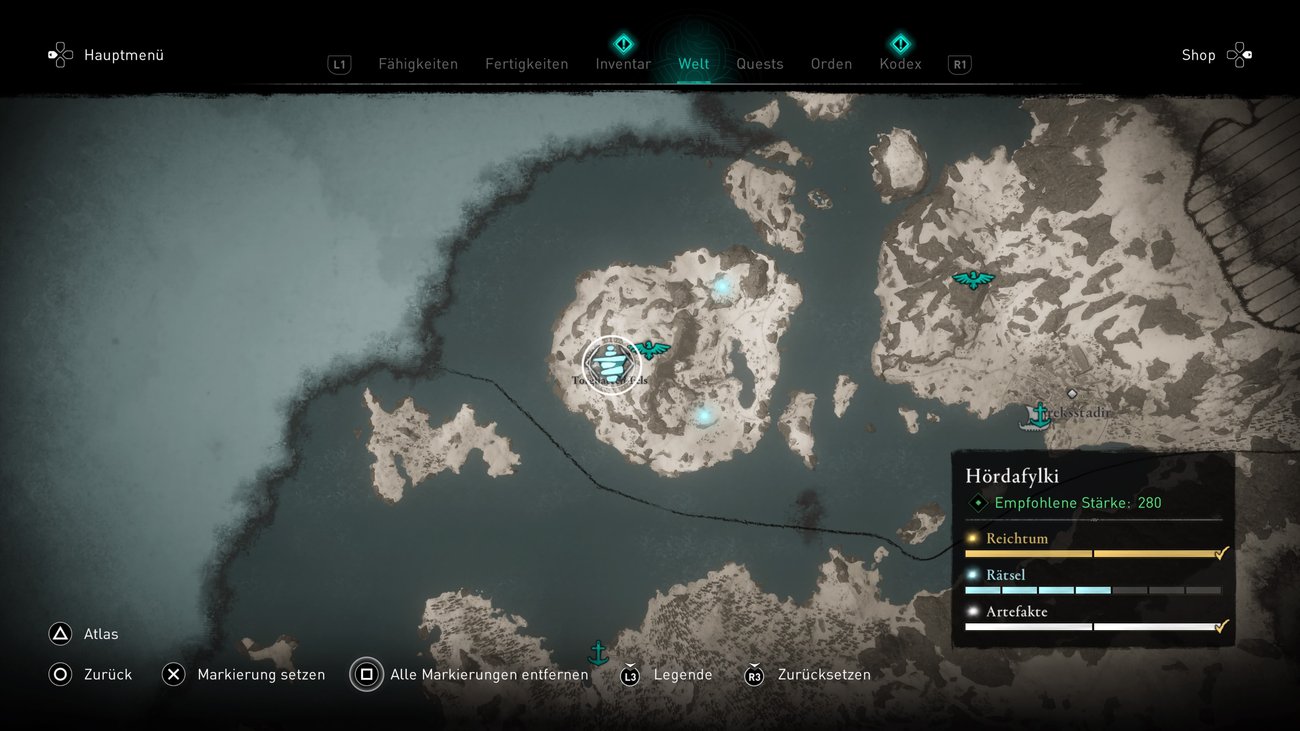Screen dimensions: 1300x731
Task: Select the highlighted cairn marker on the island
Action: pos(611,365)
